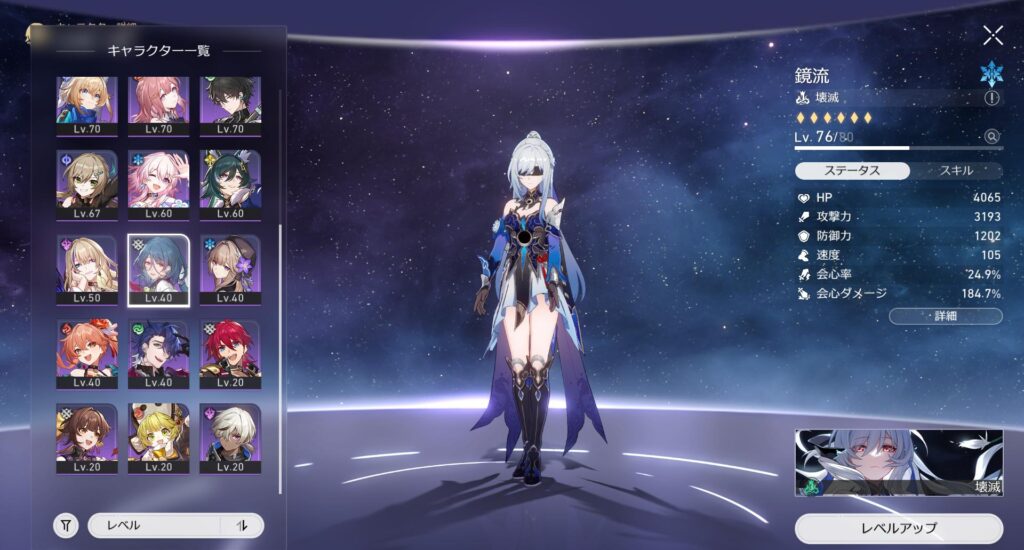Click the magnifier icon beside the level
This screenshot has height=550, width=1024.
[991, 137]
